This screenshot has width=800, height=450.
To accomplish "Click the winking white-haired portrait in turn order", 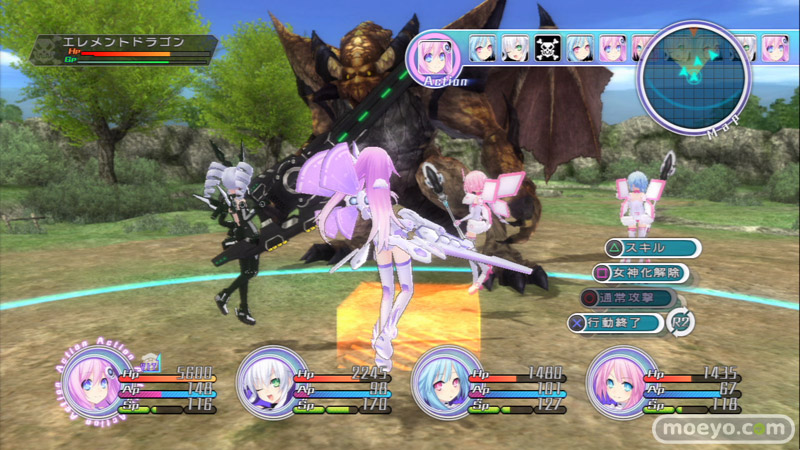I will (x=515, y=48).
